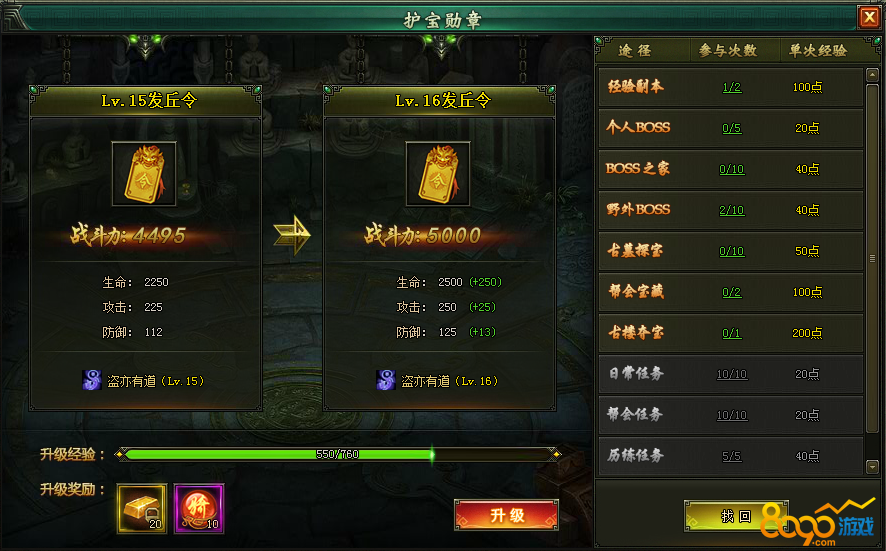Click the red 升级 upgrade button

[506, 516]
